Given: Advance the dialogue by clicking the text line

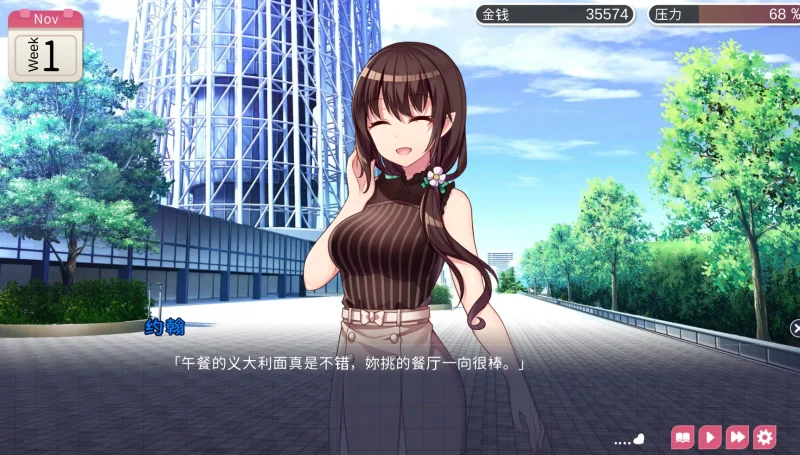Looking at the screenshot, I should pos(349,365).
